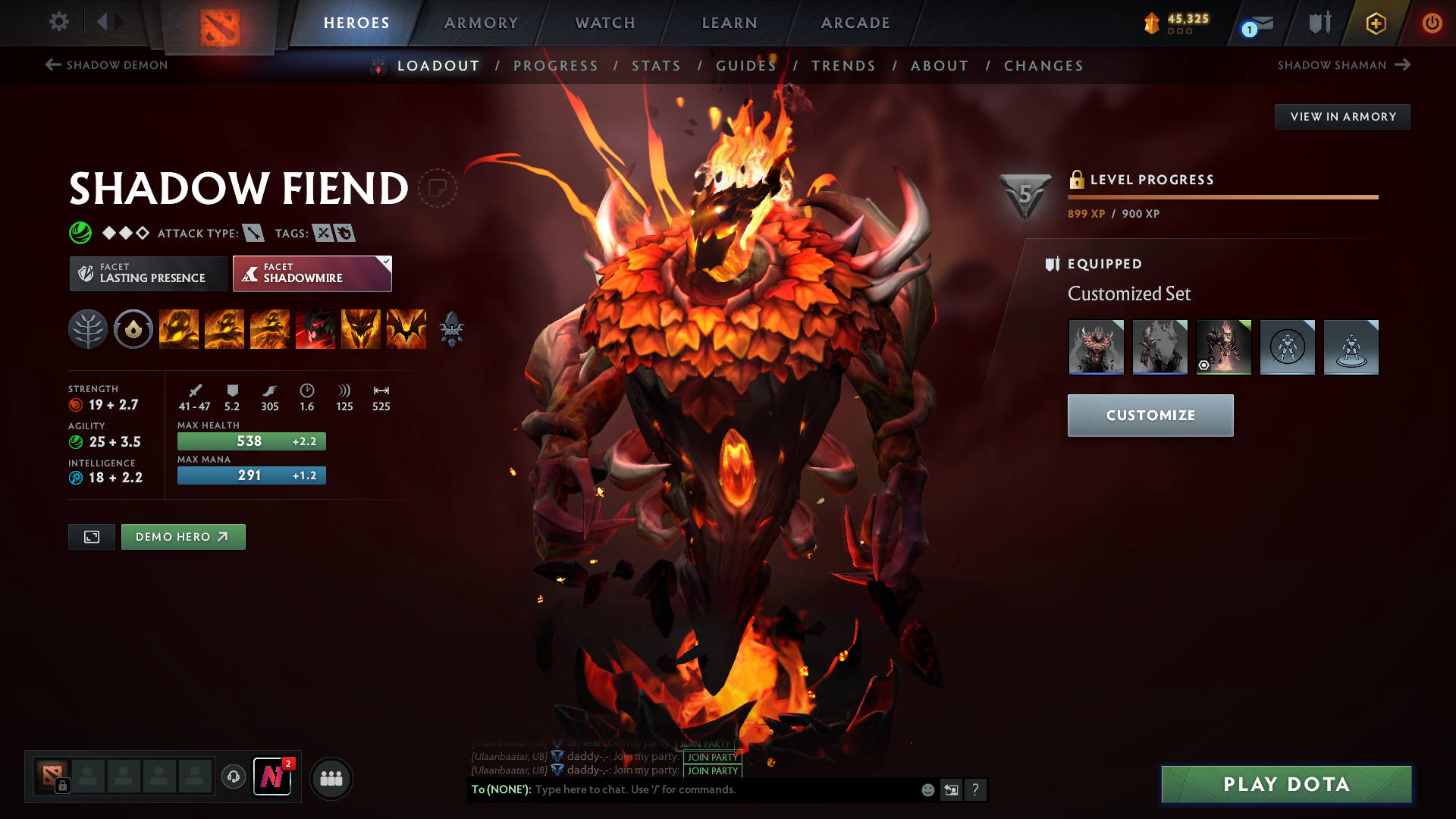Viewport: 1456px width, 819px height.
Task: Click the Aghanim's Scepter upgrade icon
Action: 452,329
